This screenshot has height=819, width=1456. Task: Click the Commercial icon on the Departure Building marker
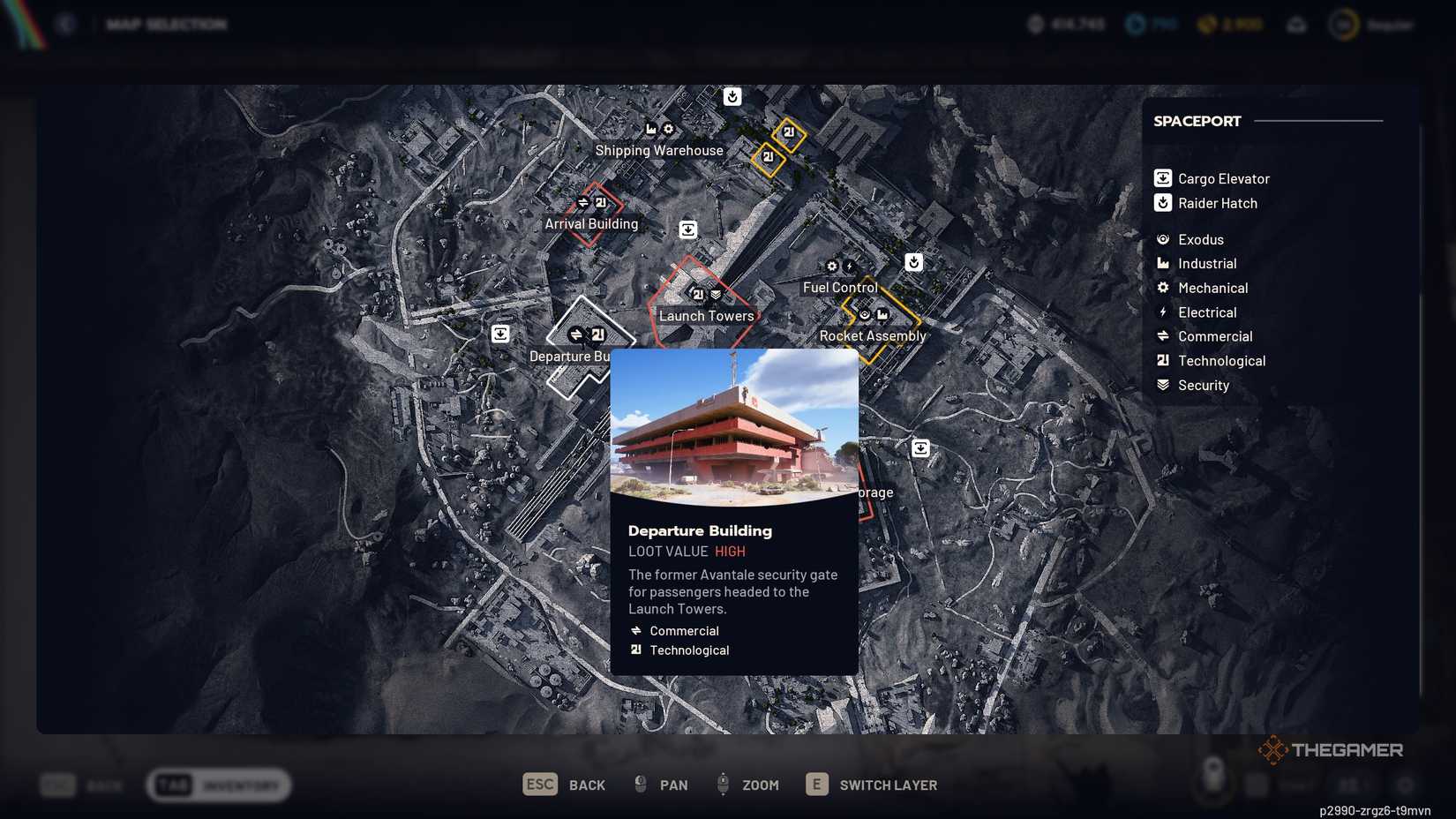(575, 334)
